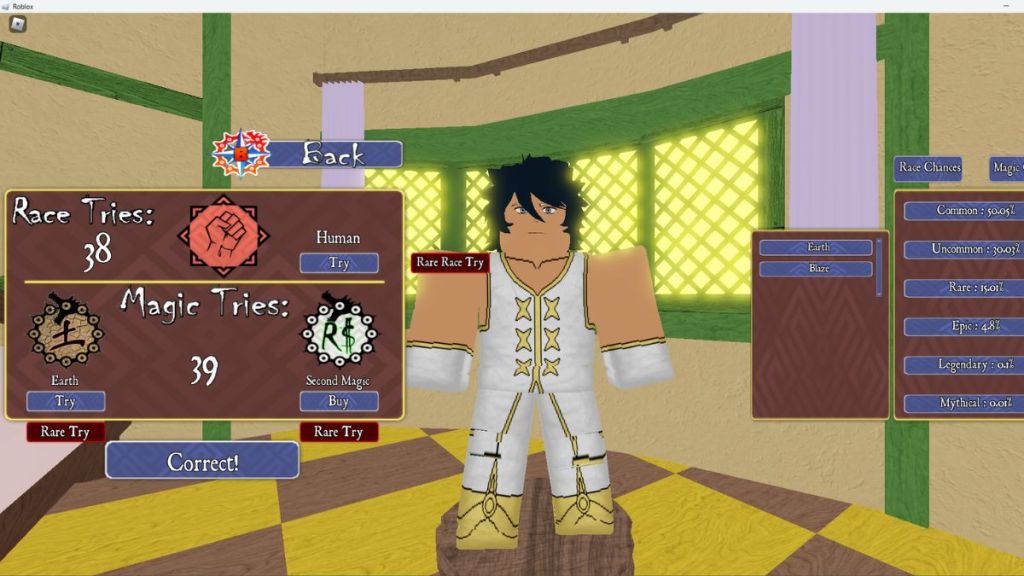
Task: Click Try under the Earth magic
Action: (65, 401)
